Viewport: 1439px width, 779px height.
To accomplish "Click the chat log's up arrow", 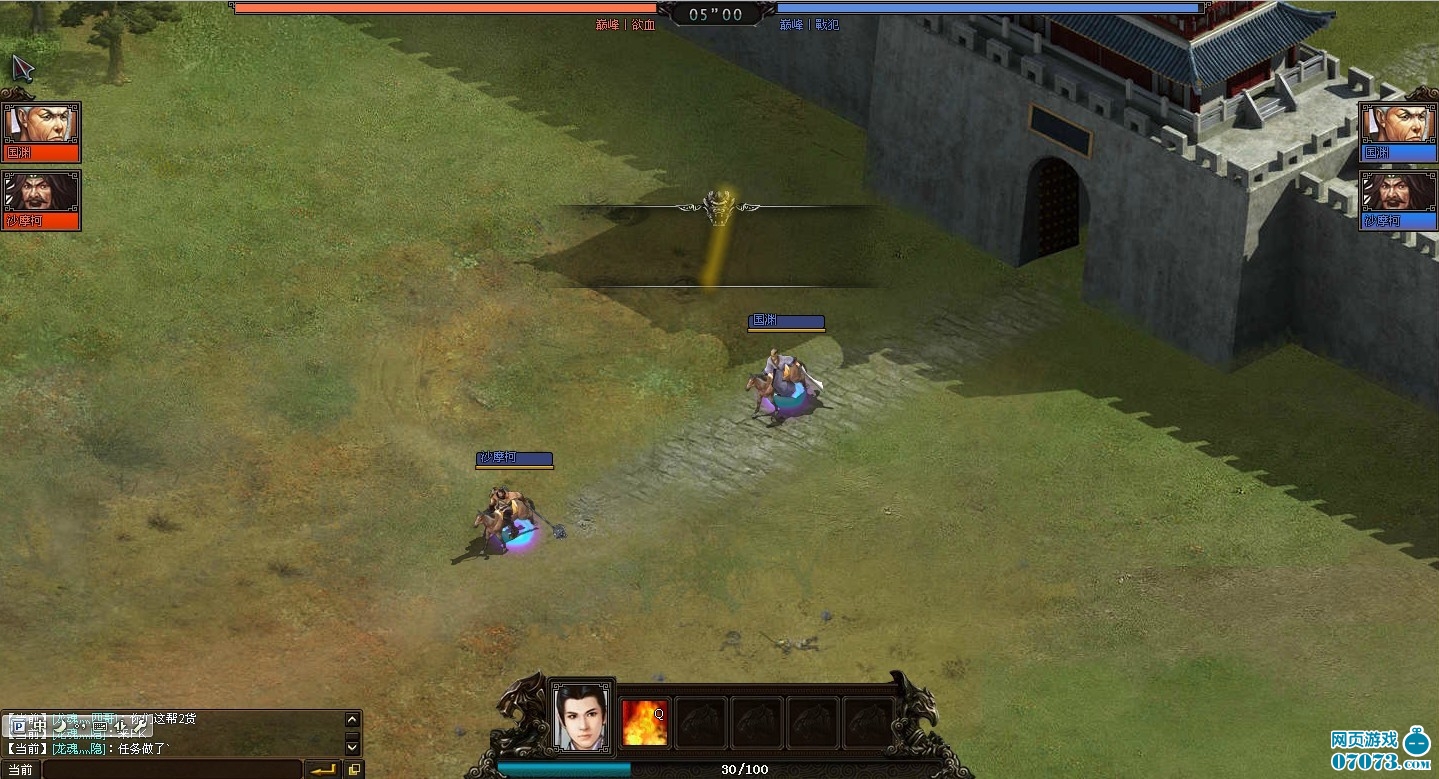I will point(352,719).
